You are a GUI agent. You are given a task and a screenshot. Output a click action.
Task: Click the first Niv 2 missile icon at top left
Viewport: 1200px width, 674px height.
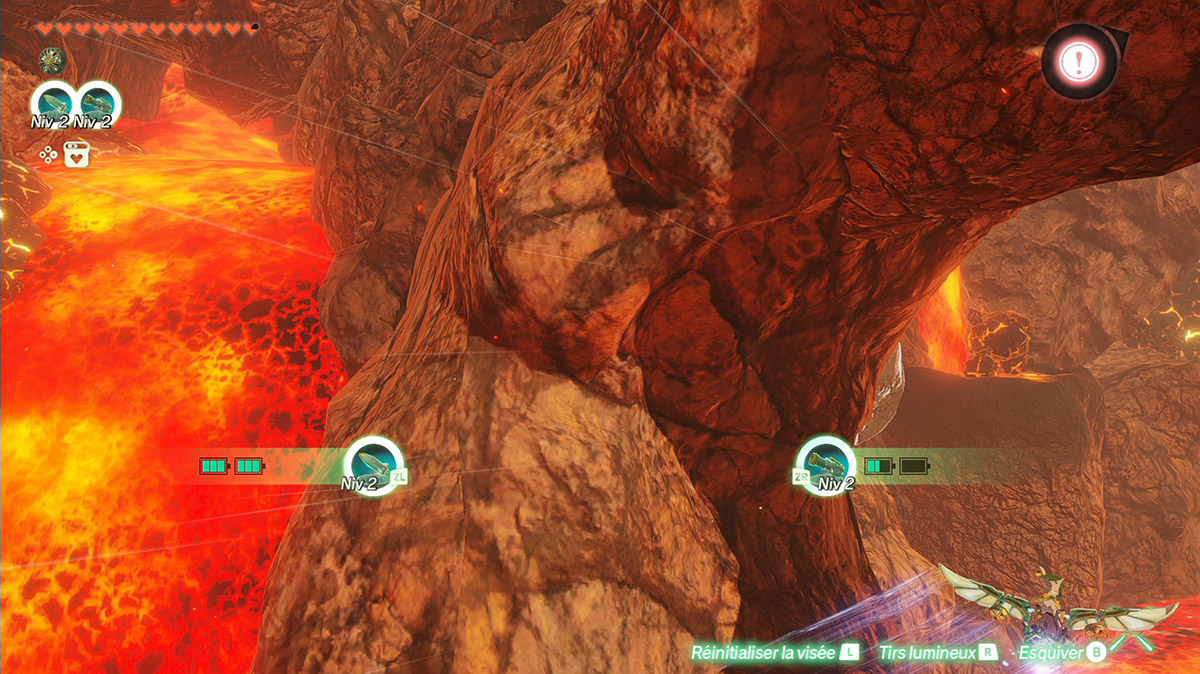pos(53,103)
